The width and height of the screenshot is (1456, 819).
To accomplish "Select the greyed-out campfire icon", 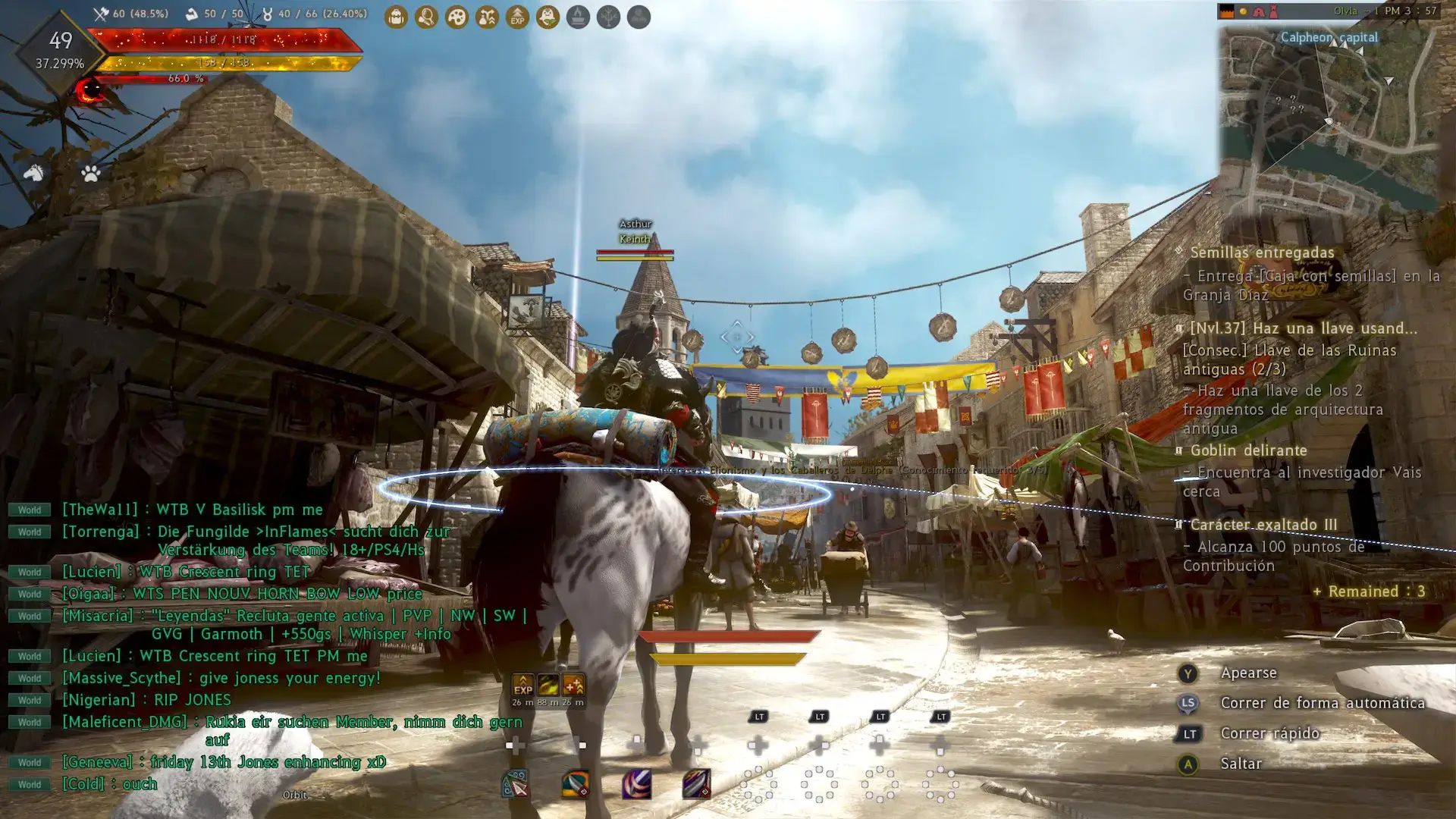I will [578, 17].
